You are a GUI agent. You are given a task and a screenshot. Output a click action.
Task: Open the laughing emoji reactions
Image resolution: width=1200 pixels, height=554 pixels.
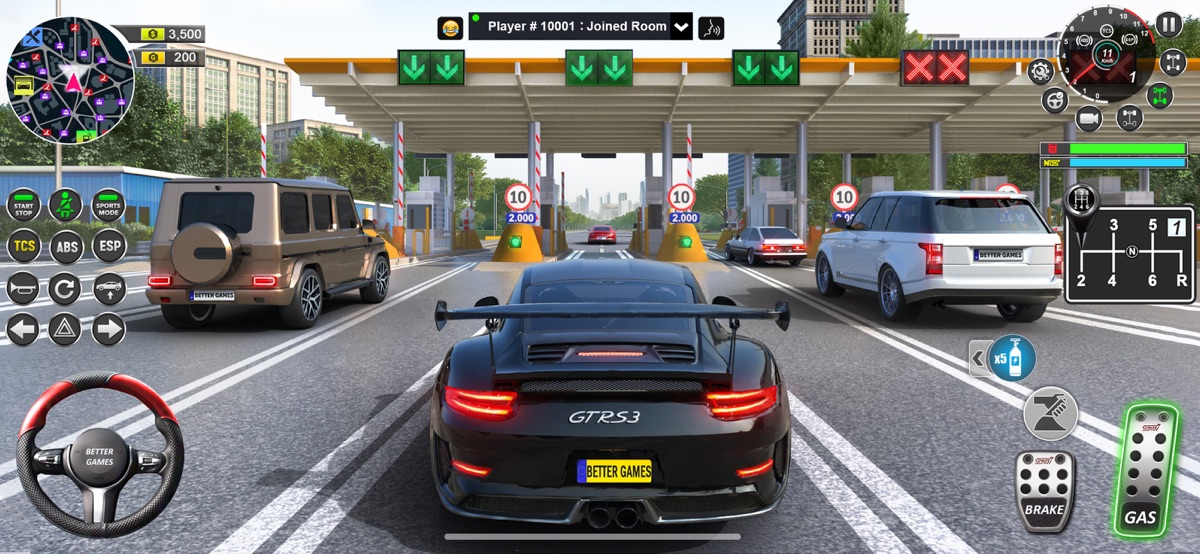[x=450, y=27]
